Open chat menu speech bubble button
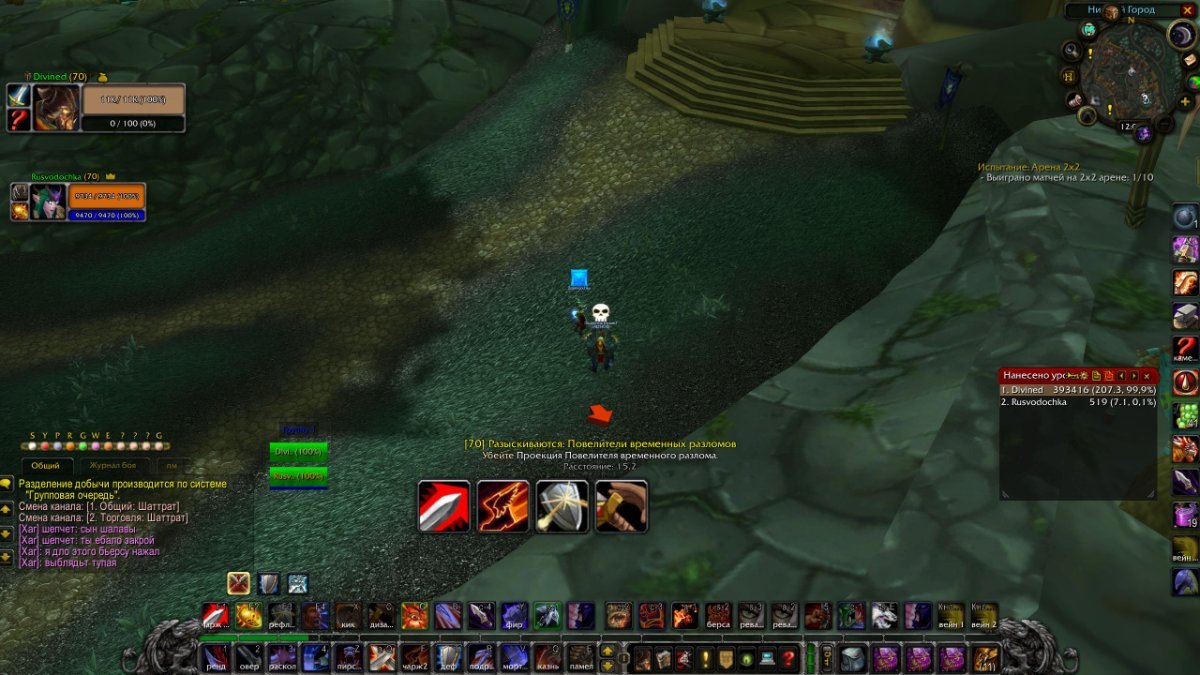 6,485
